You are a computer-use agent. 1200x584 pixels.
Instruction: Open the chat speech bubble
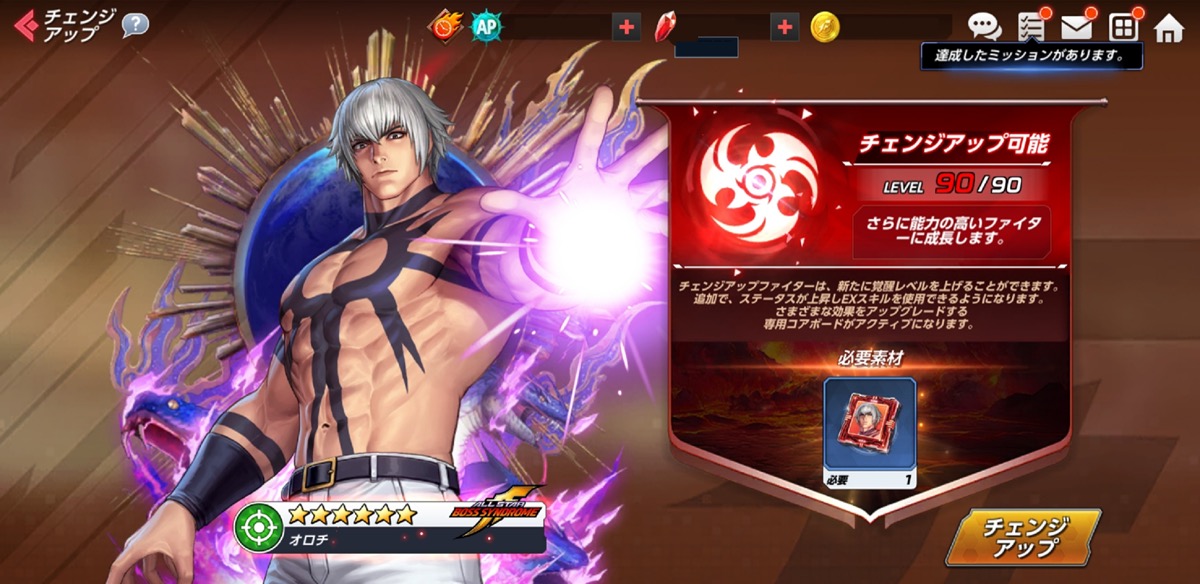[985, 27]
